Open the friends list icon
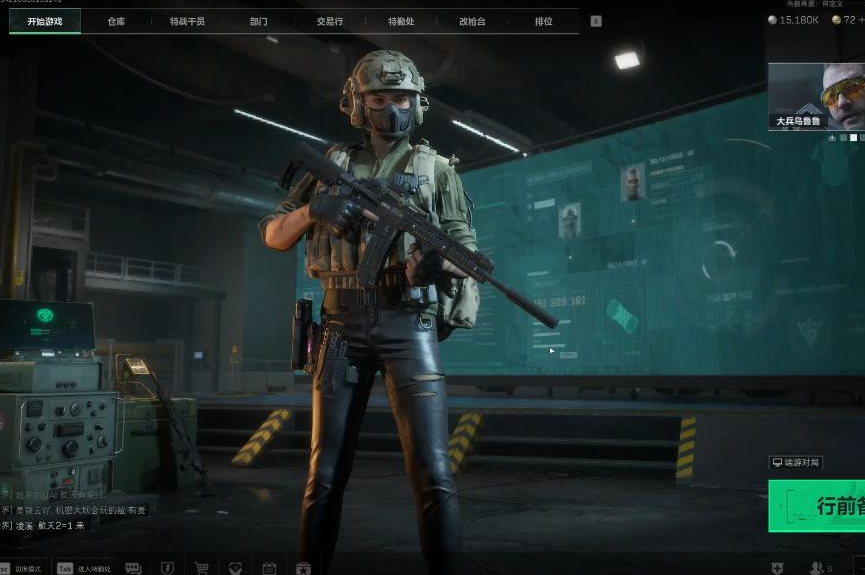This screenshot has height=575, width=865. point(817,568)
